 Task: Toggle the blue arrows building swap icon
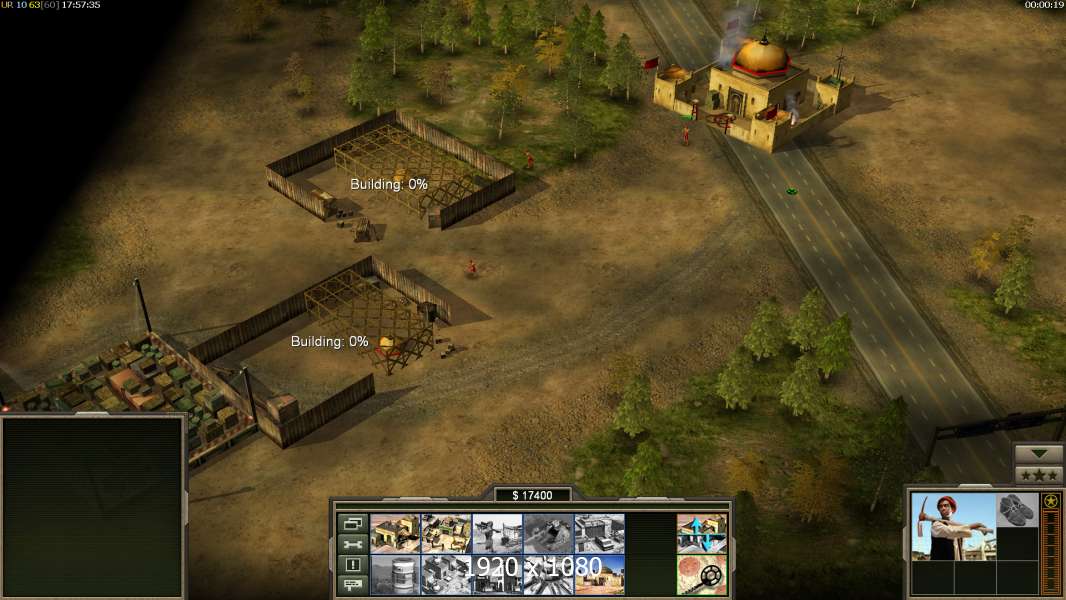[702, 534]
